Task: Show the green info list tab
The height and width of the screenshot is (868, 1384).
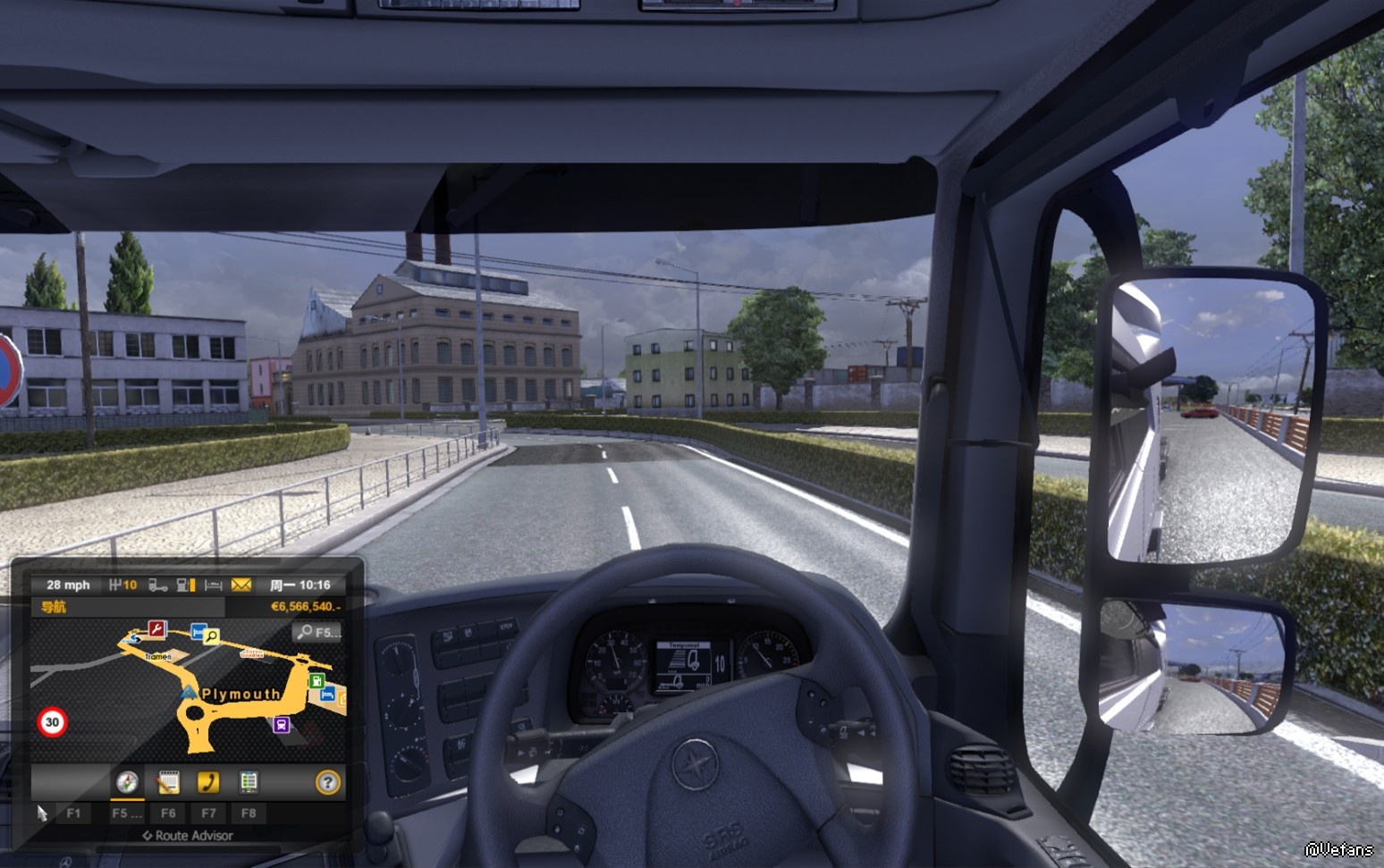Action: pyautogui.click(x=249, y=782)
